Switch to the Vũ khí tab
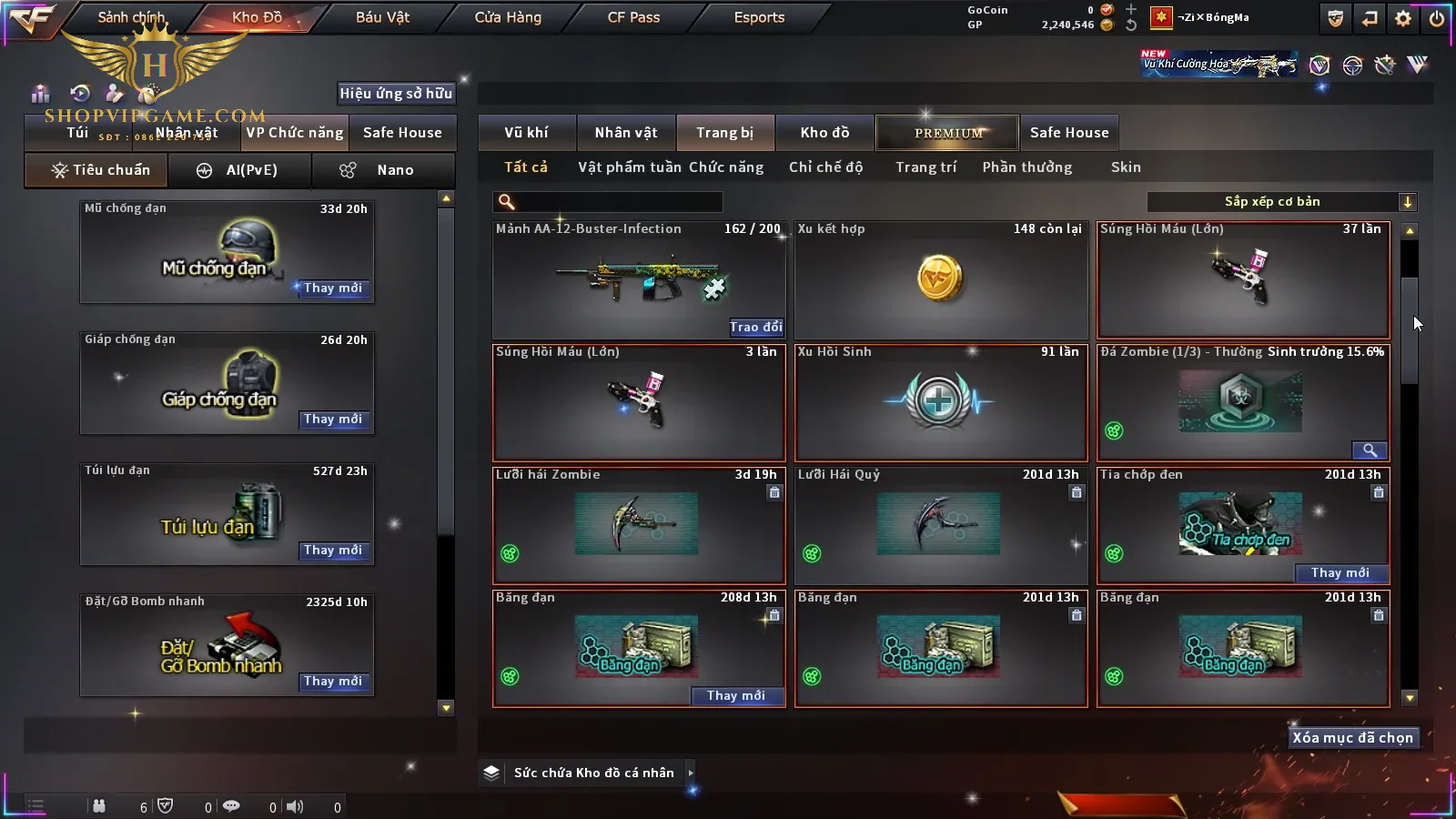The height and width of the screenshot is (819, 1456). (526, 133)
